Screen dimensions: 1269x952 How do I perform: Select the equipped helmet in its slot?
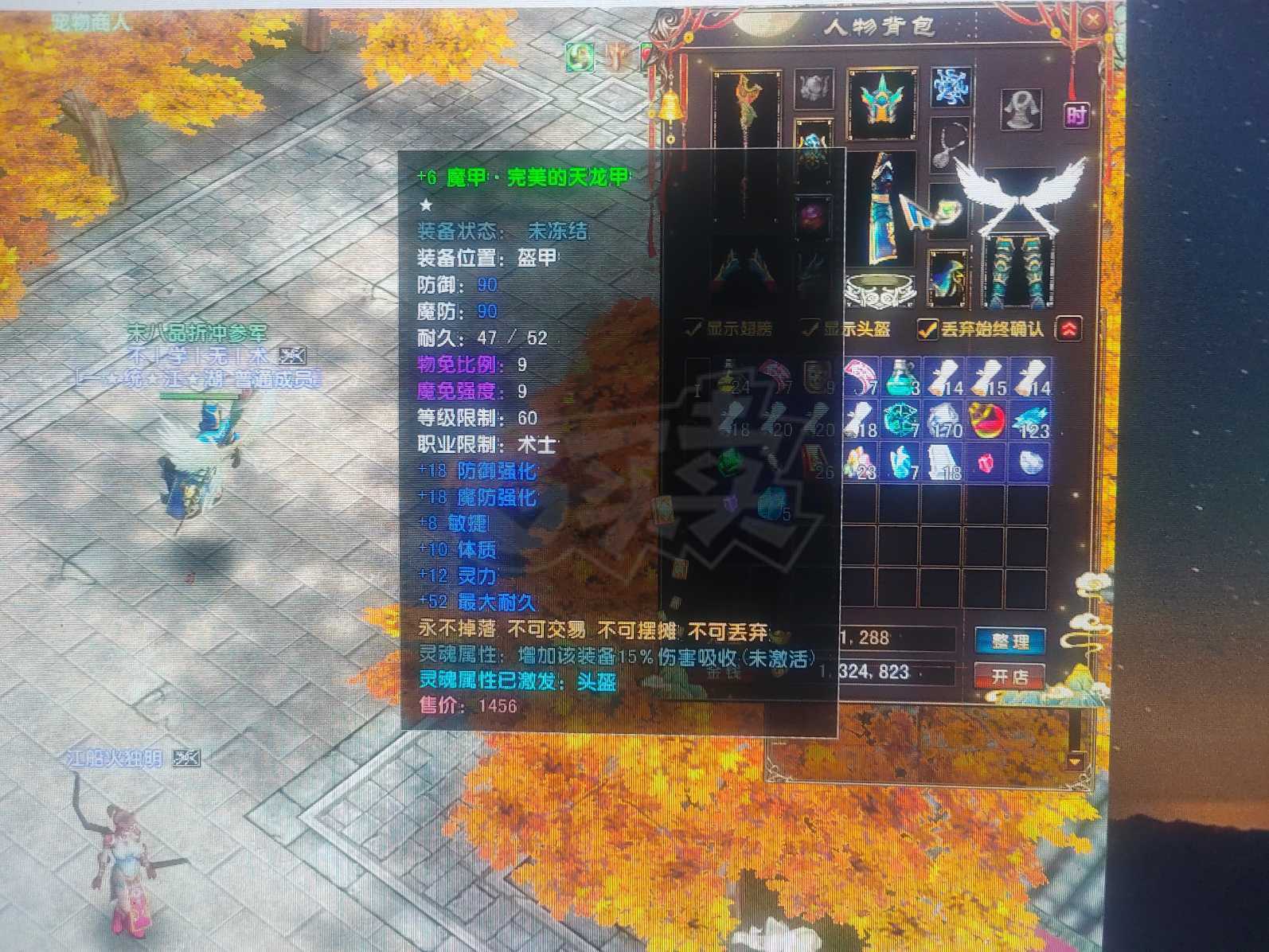pos(884,101)
